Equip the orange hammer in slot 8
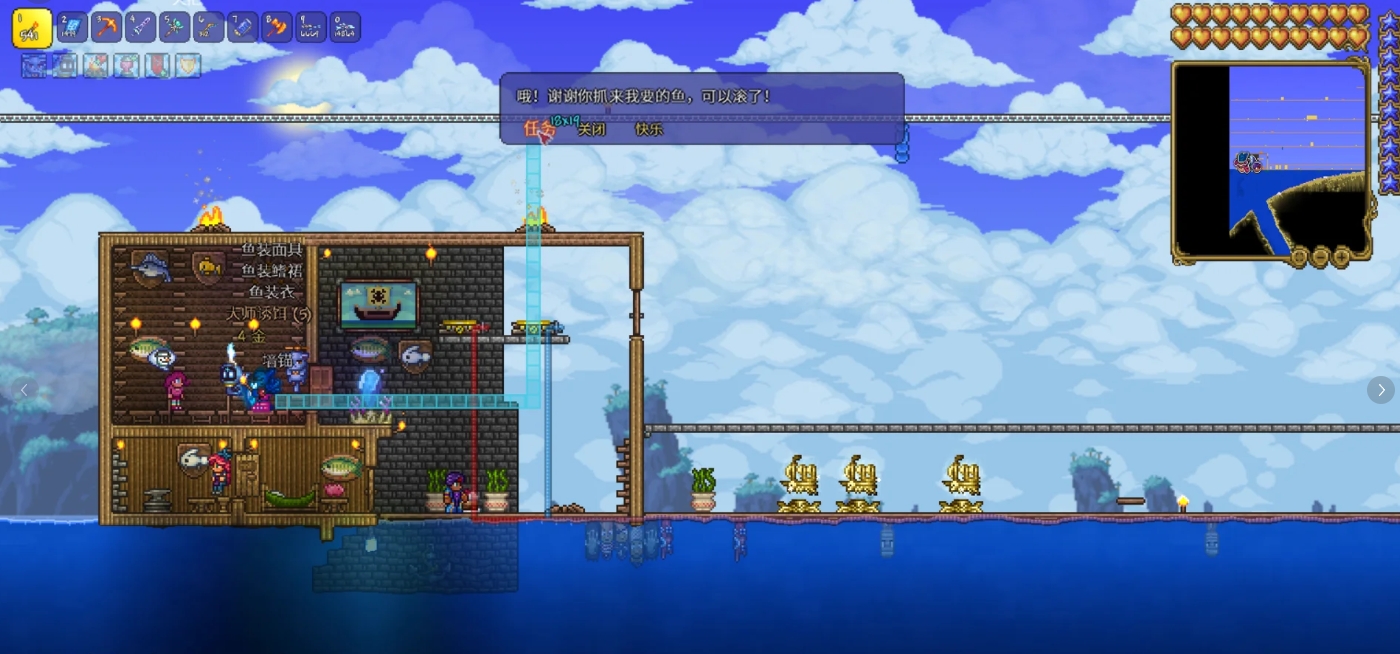This screenshot has height=654, width=1400. pos(276,27)
